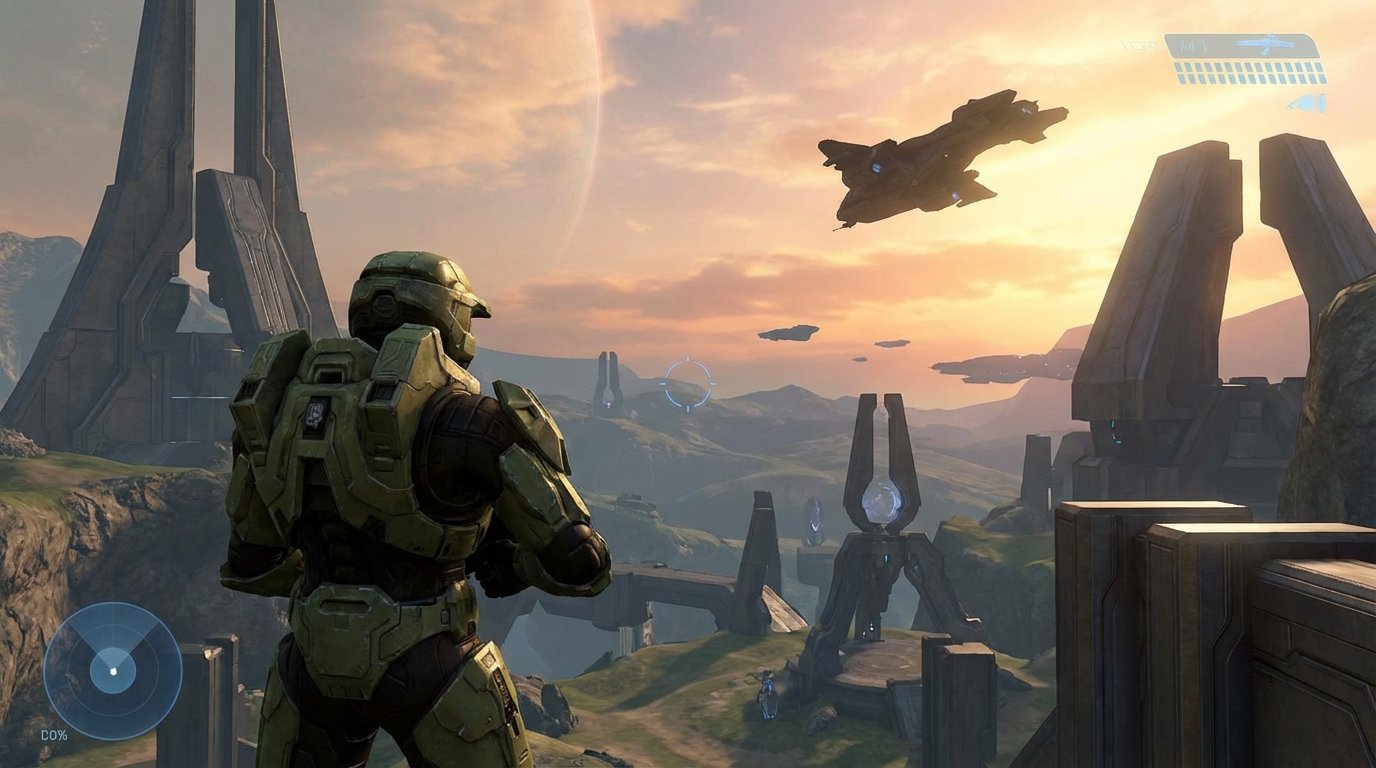Click the ammo bar segments under the rifle icon
This screenshot has width=1376, height=768.
[x=1250, y=73]
